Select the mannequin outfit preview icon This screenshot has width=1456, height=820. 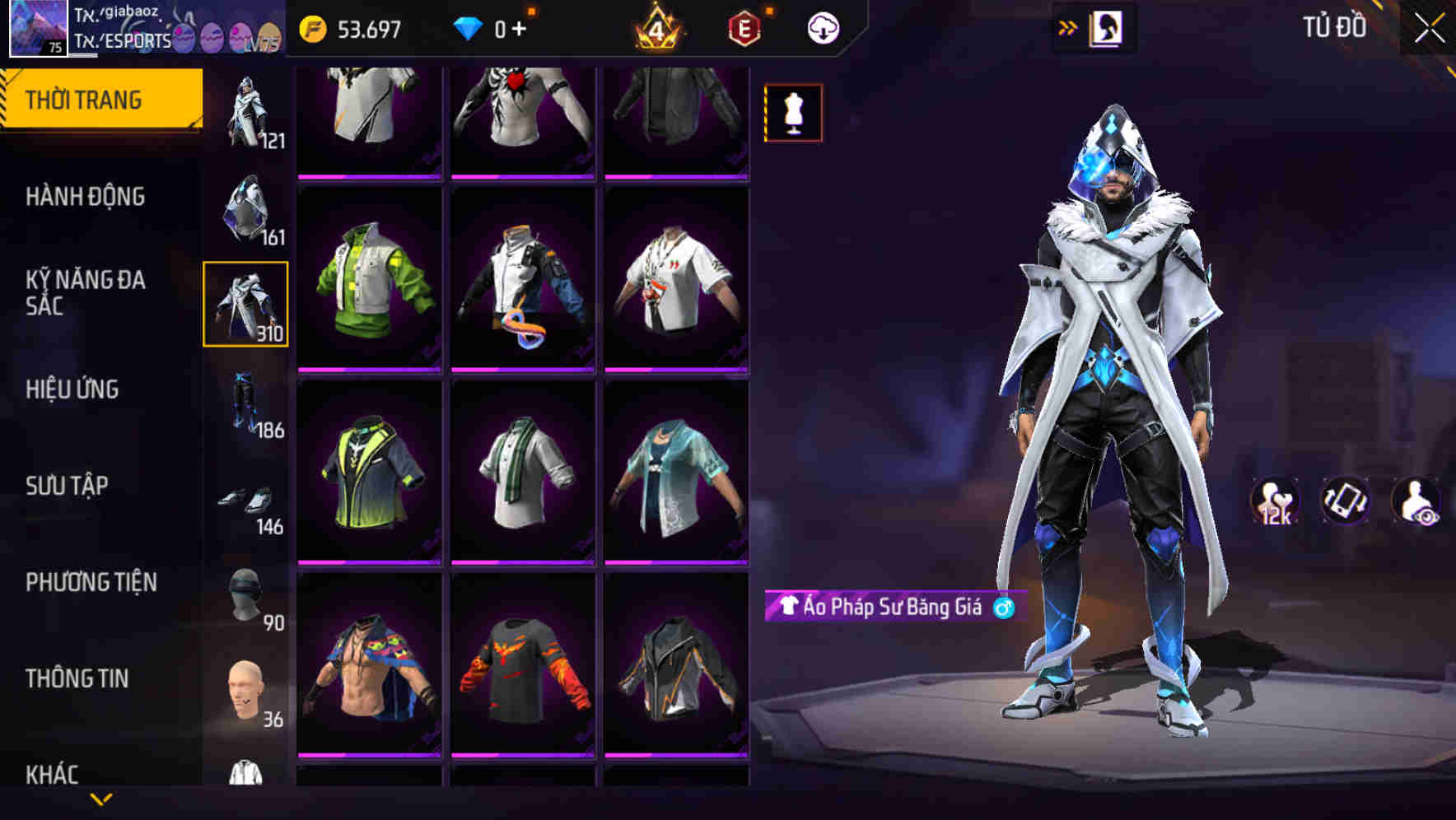[792, 113]
